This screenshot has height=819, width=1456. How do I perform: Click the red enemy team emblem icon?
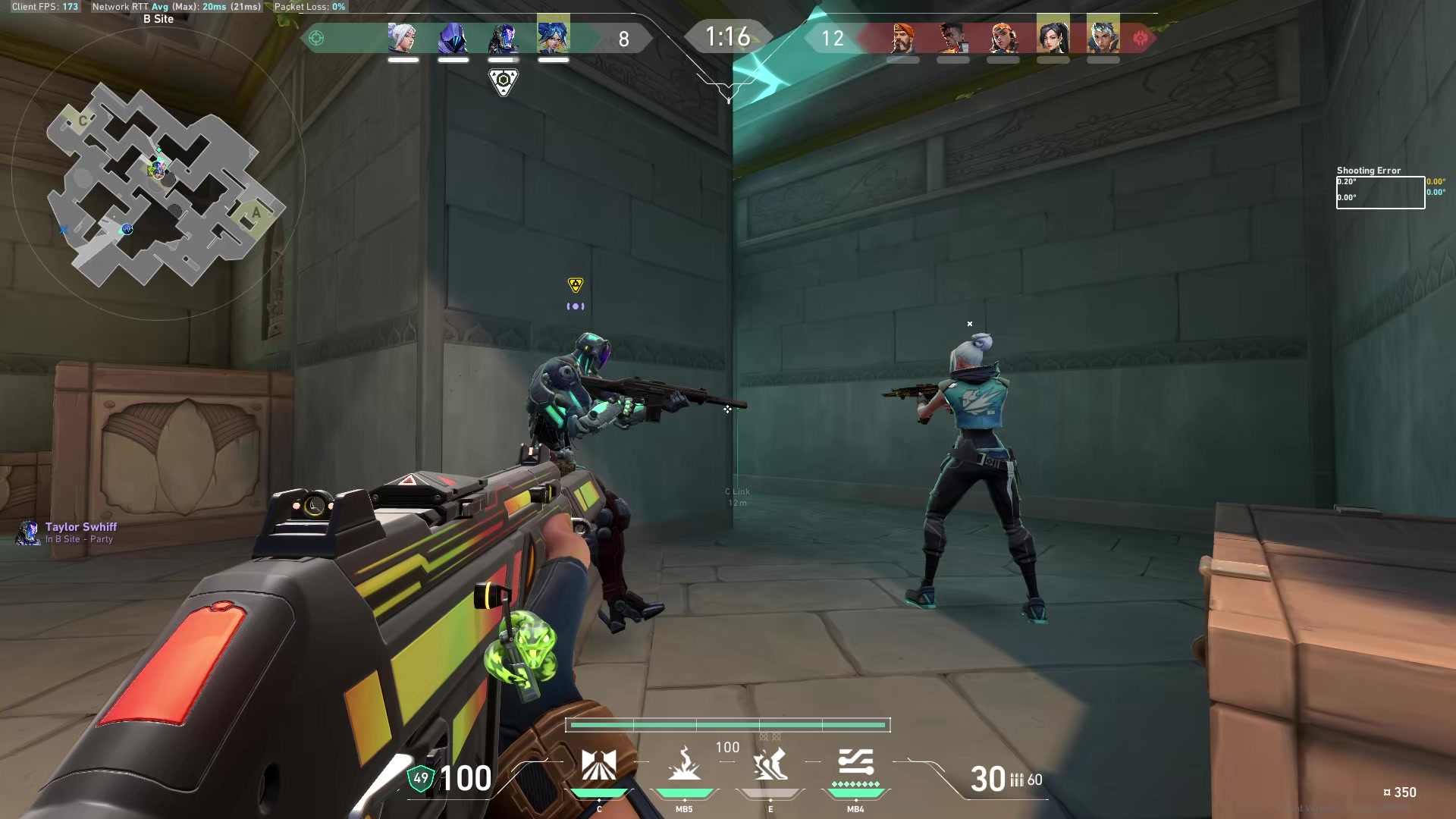pyautogui.click(x=1140, y=38)
